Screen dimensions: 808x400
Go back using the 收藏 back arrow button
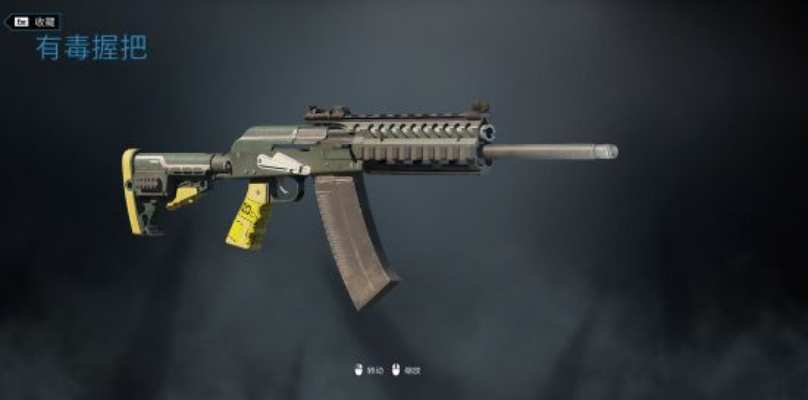[32, 21]
